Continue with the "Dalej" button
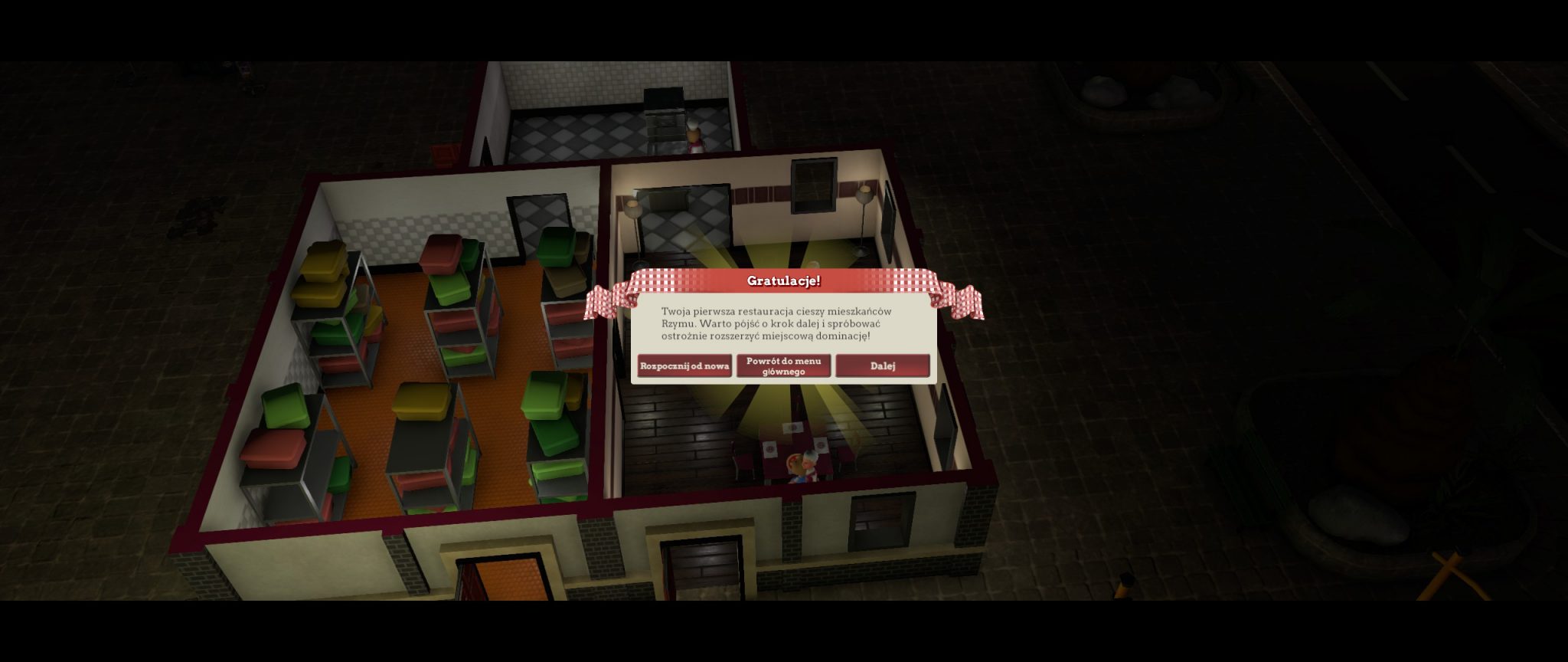The image size is (1568, 662). point(883,366)
